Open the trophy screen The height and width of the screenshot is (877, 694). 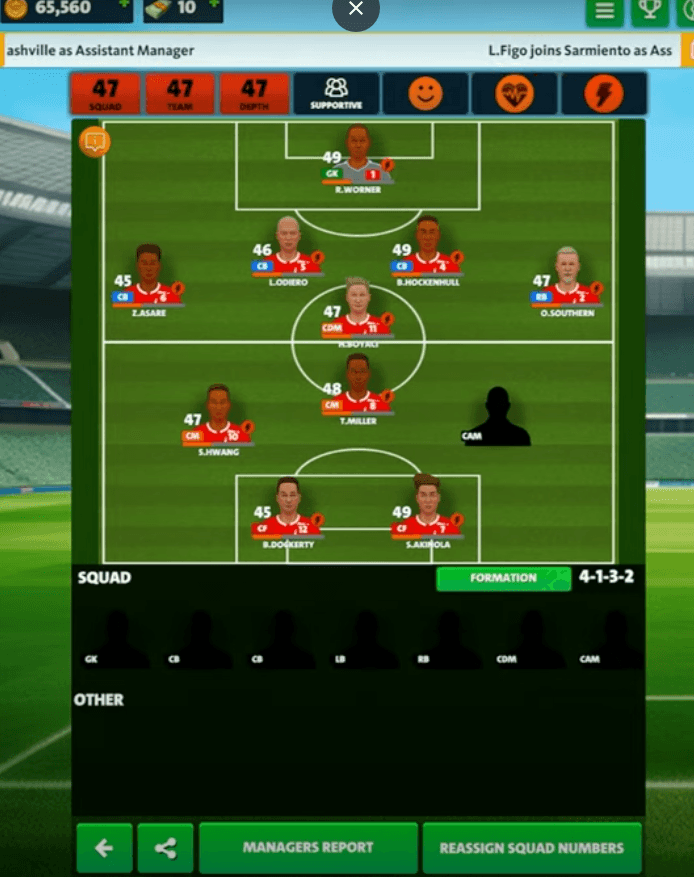tap(650, 11)
